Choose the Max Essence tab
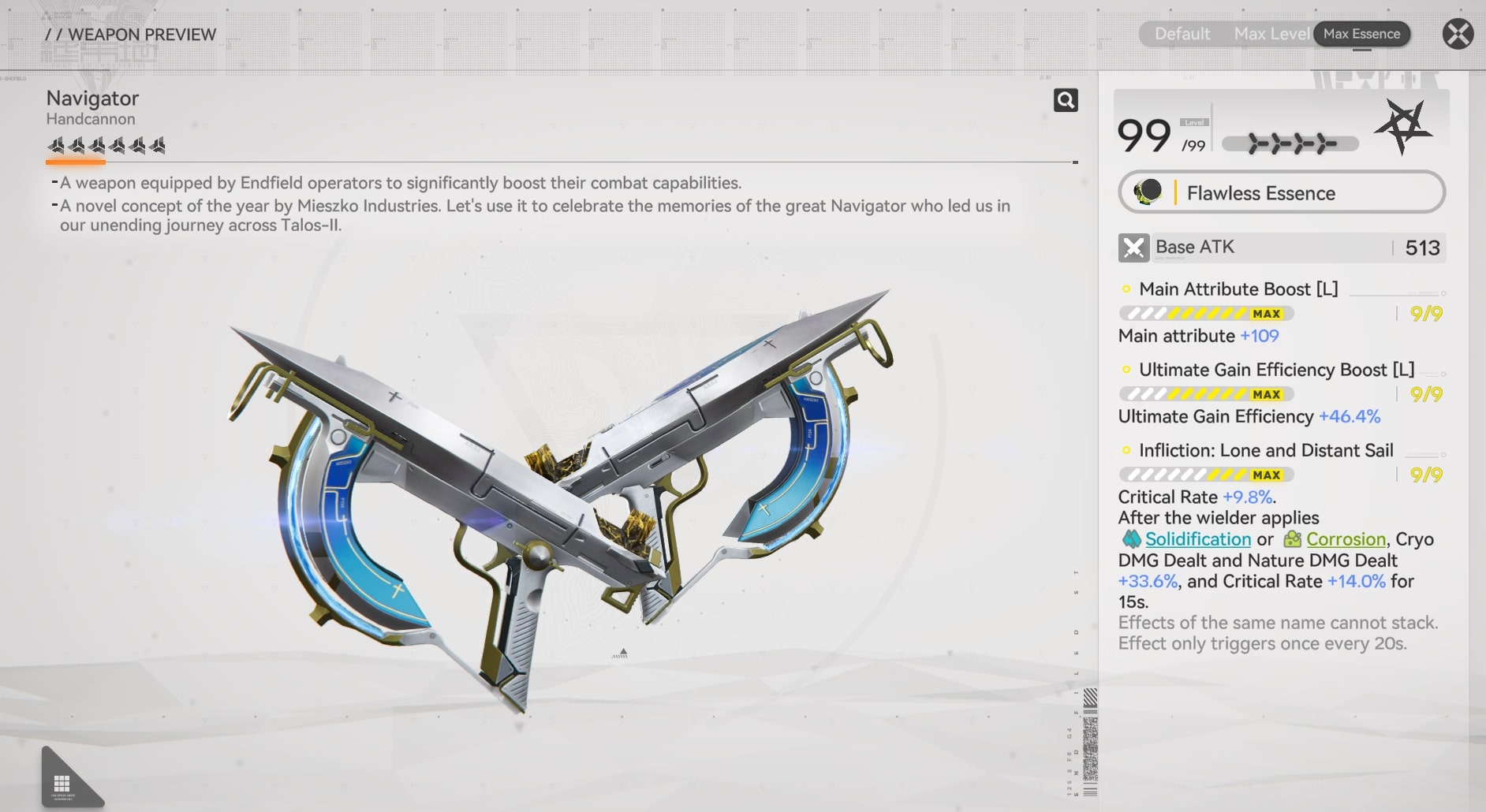 pos(1361,34)
